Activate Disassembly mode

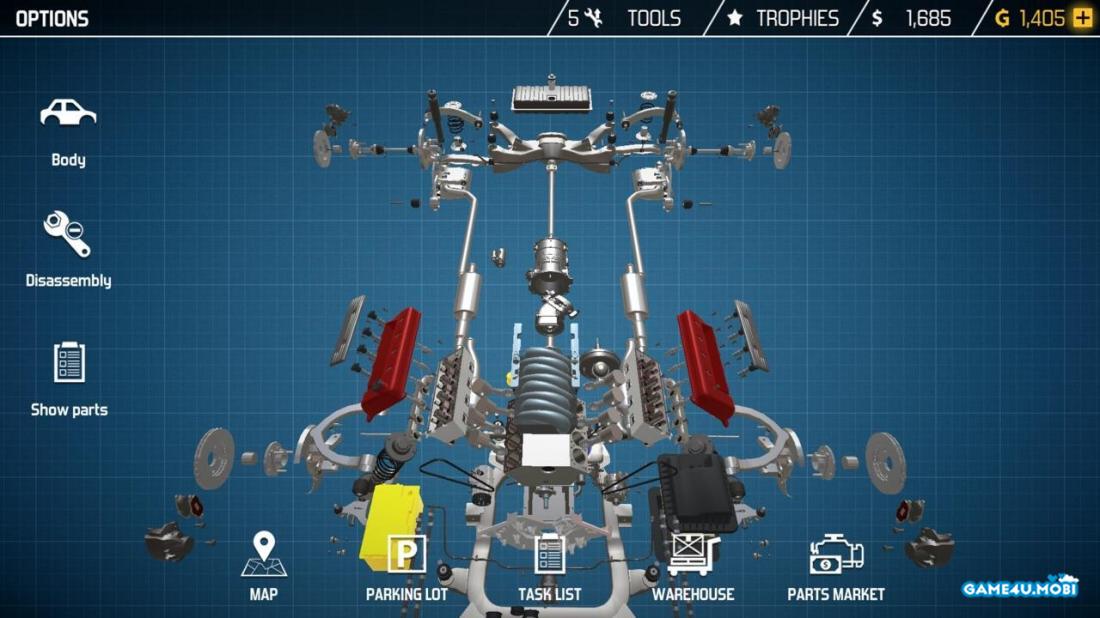[x=68, y=248]
